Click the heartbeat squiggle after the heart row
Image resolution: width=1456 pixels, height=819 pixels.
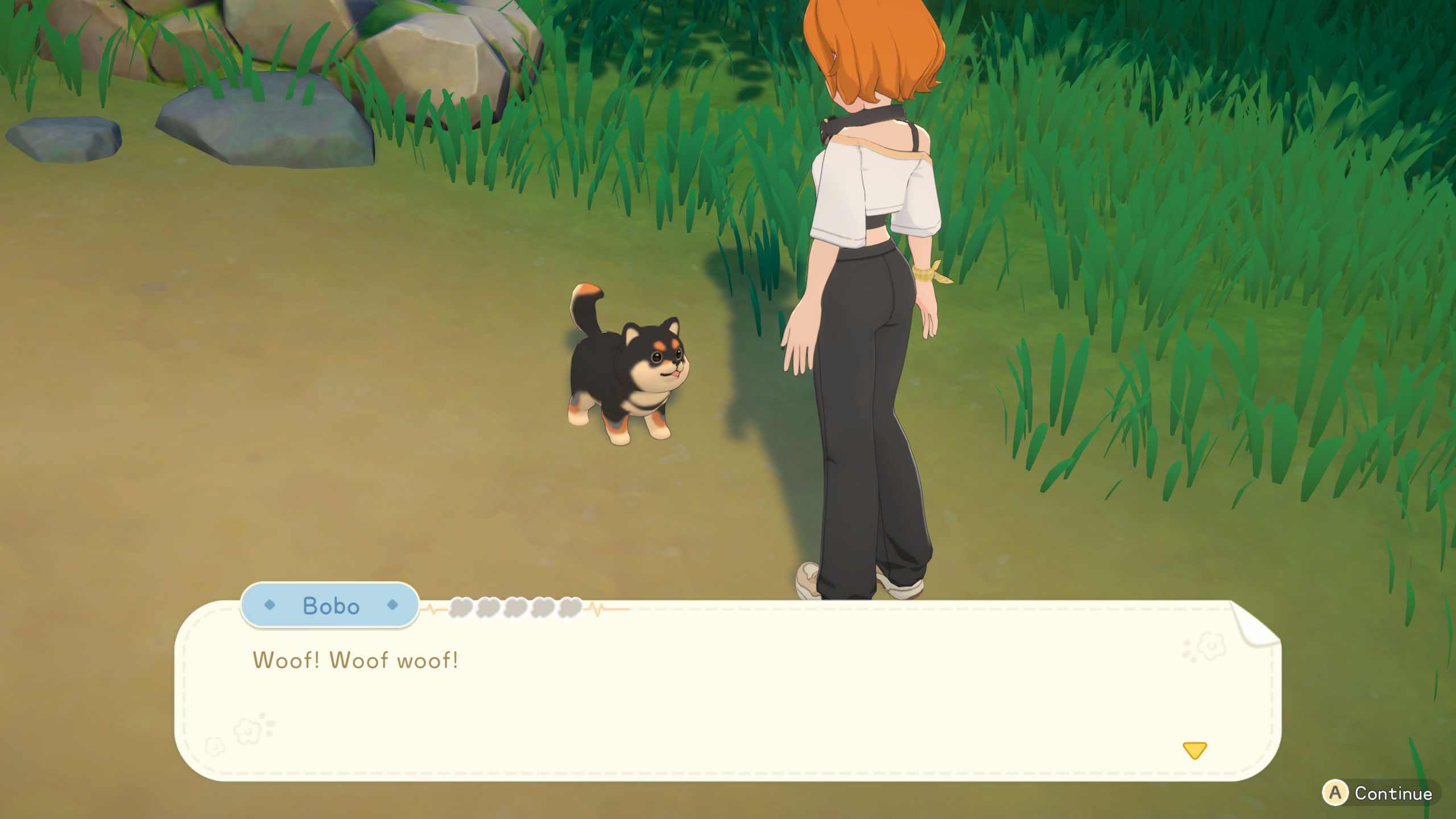(x=594, y=607)
